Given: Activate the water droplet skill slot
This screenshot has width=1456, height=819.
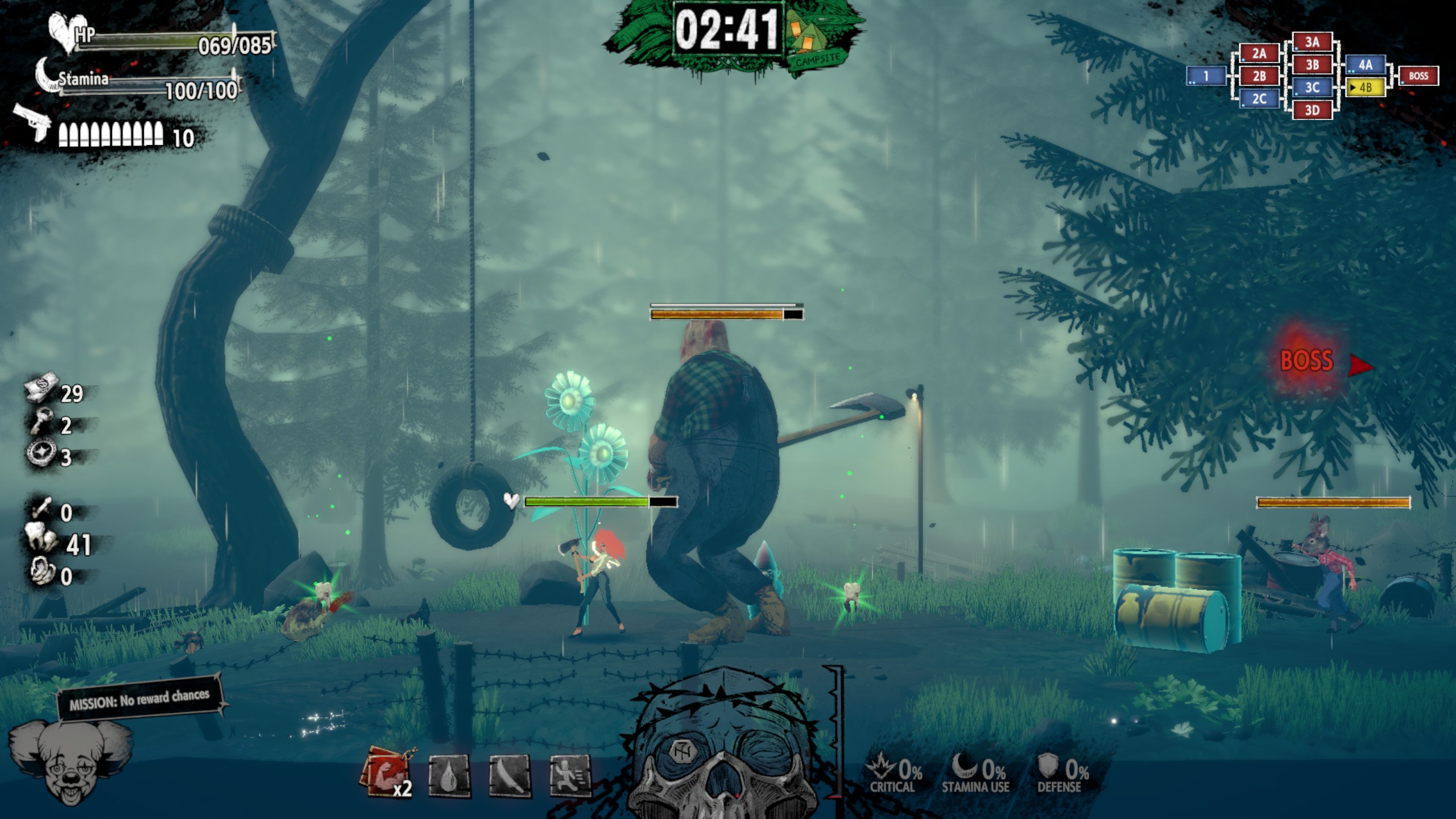Looking at the screenshot, I should coord(449,776).
